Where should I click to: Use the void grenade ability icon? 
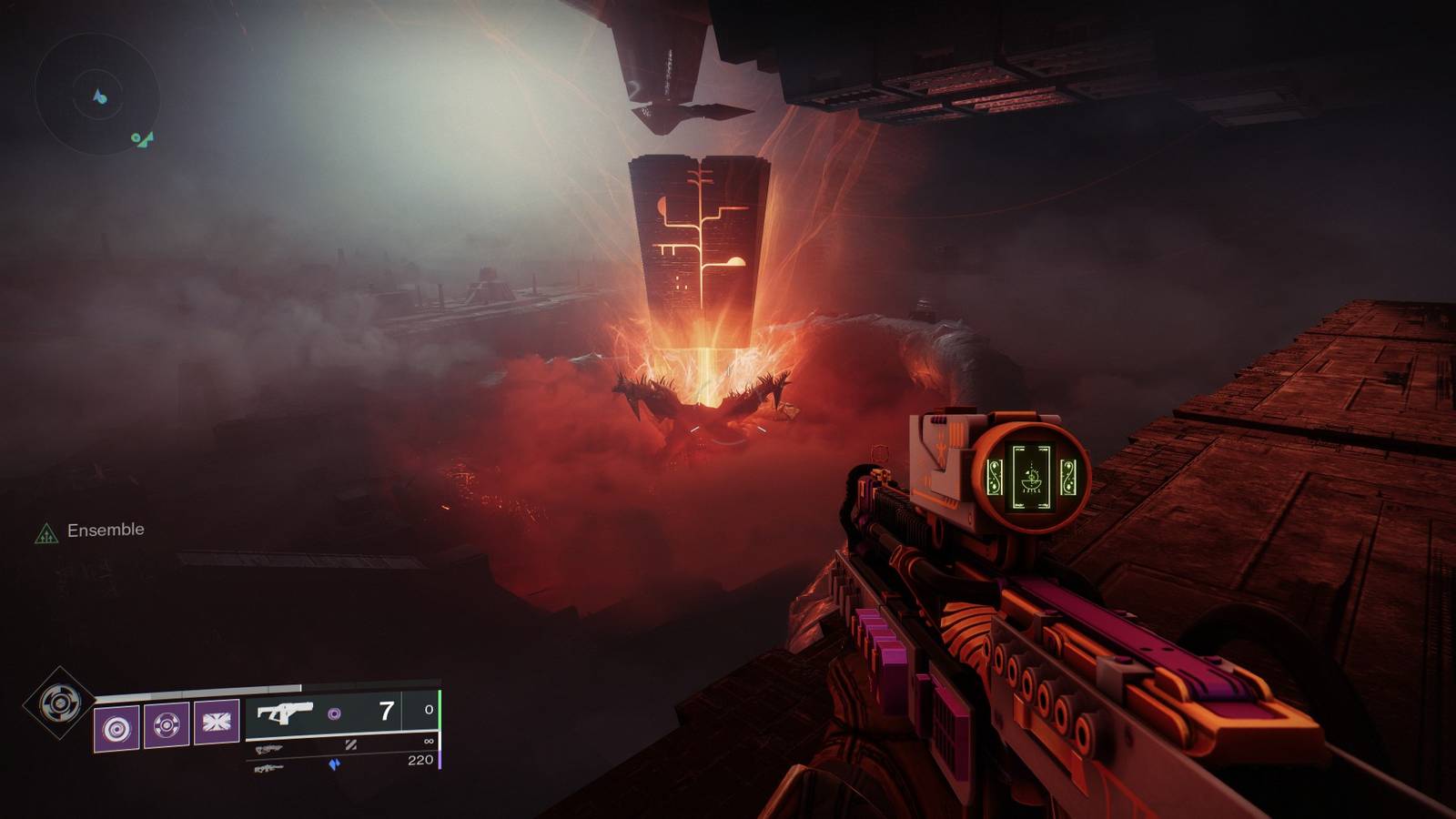[x=117, y=727]
